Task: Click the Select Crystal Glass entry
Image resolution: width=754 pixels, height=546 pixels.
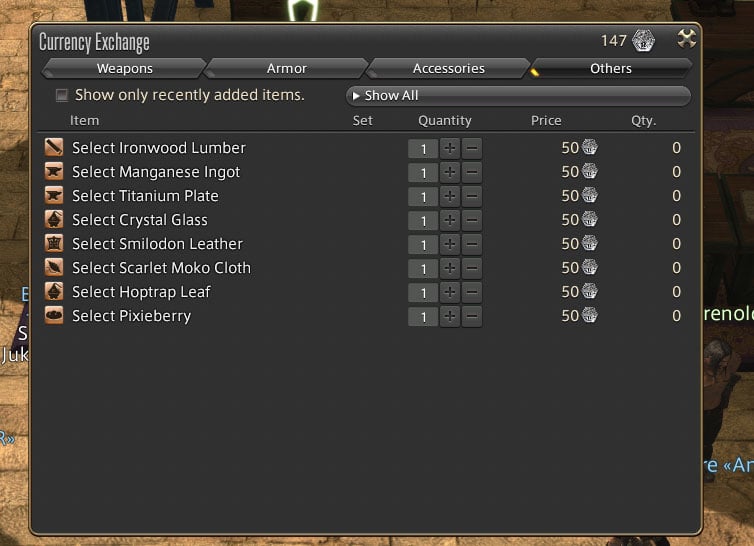Action: [140, 220]
